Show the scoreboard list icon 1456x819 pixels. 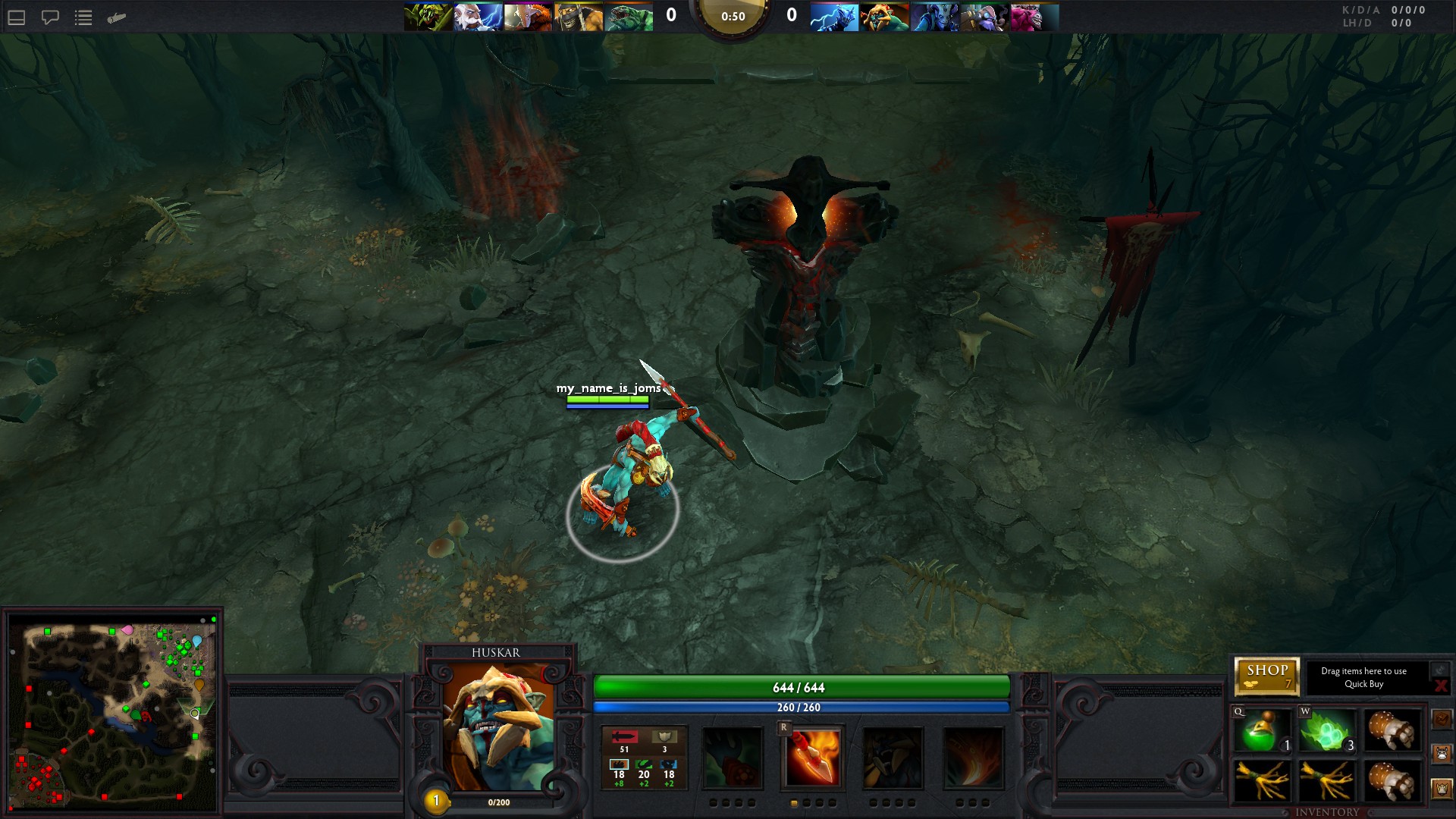tap(83, 17)
